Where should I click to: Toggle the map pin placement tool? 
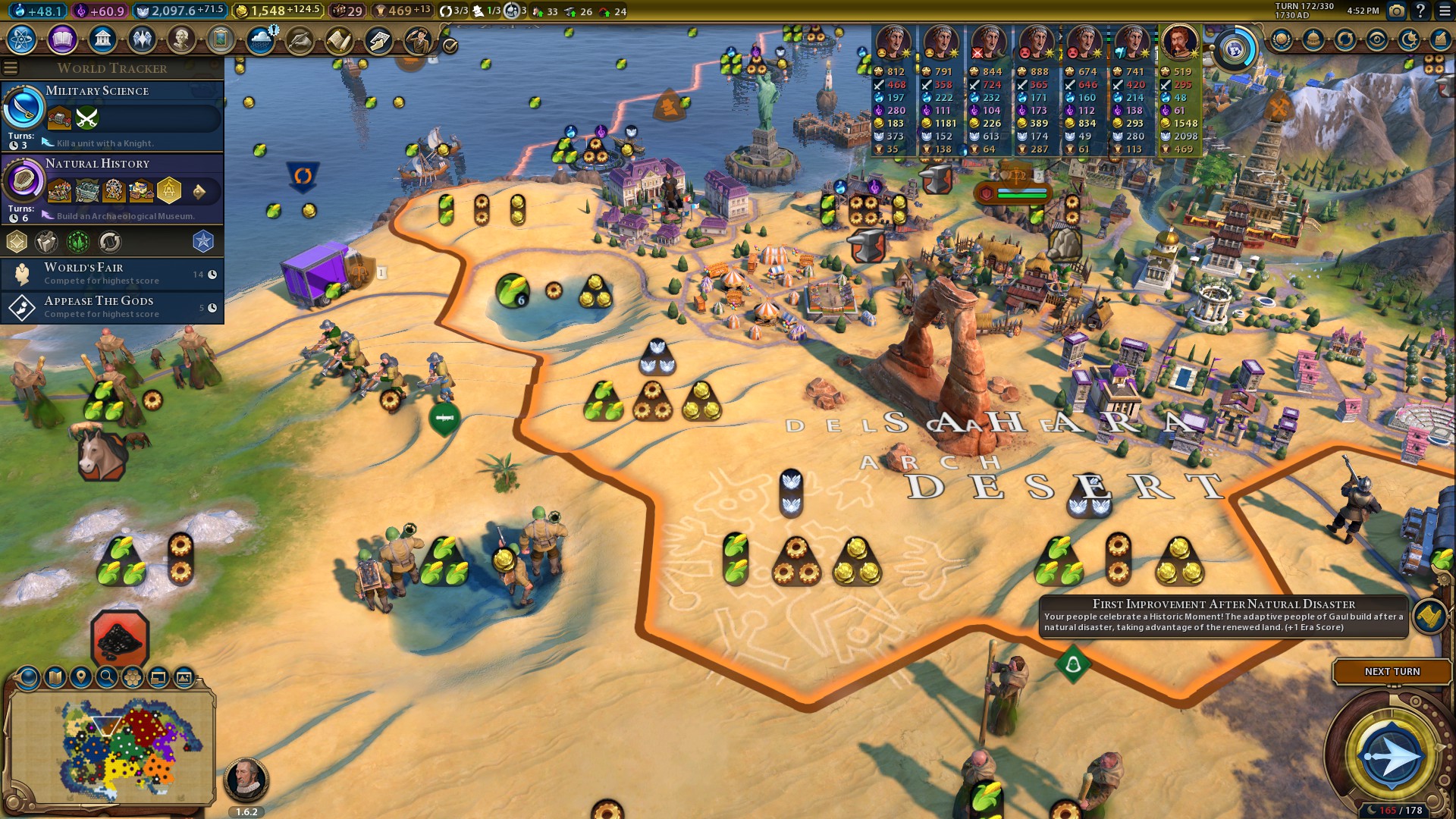coord(81,677)
